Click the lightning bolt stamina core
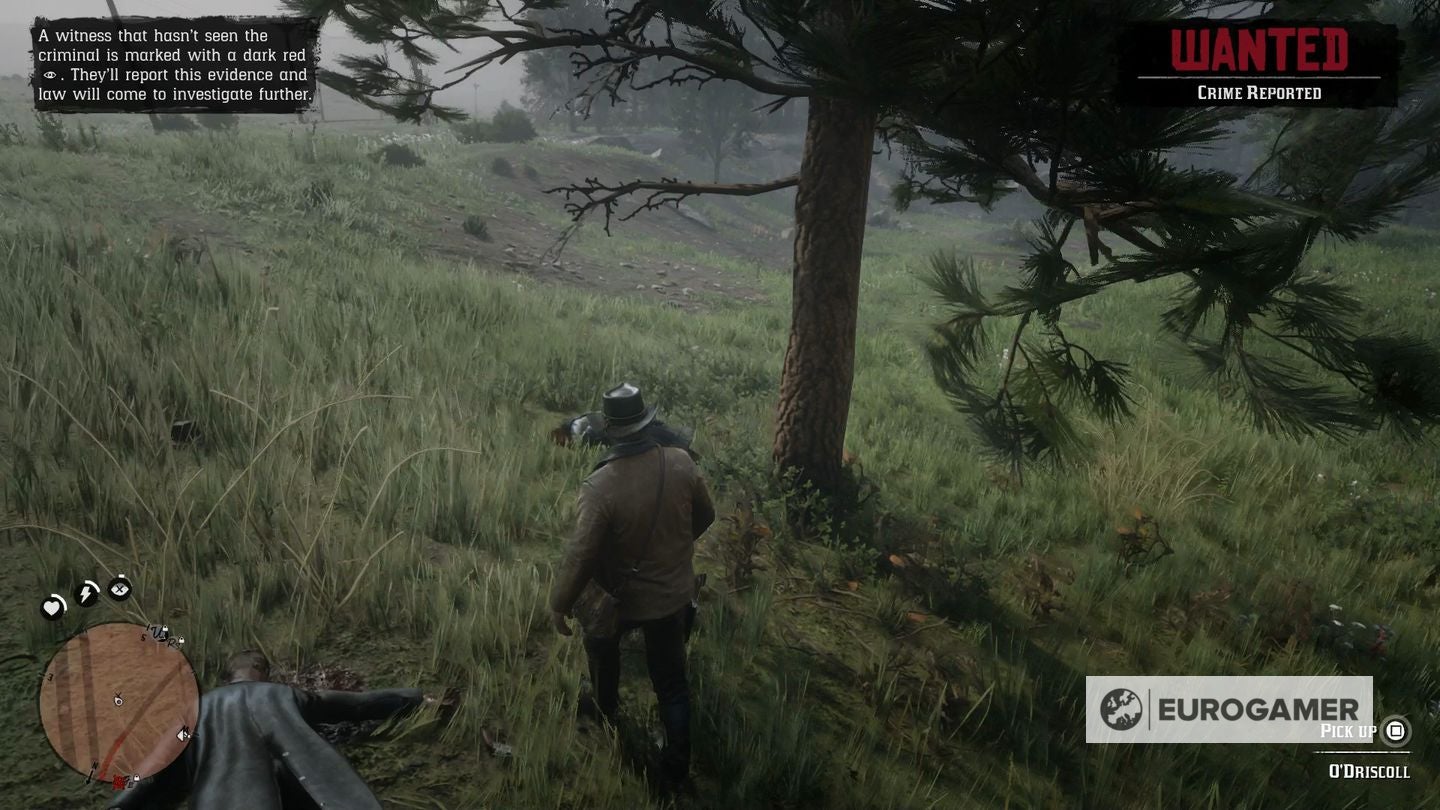 tap(86, 591)
